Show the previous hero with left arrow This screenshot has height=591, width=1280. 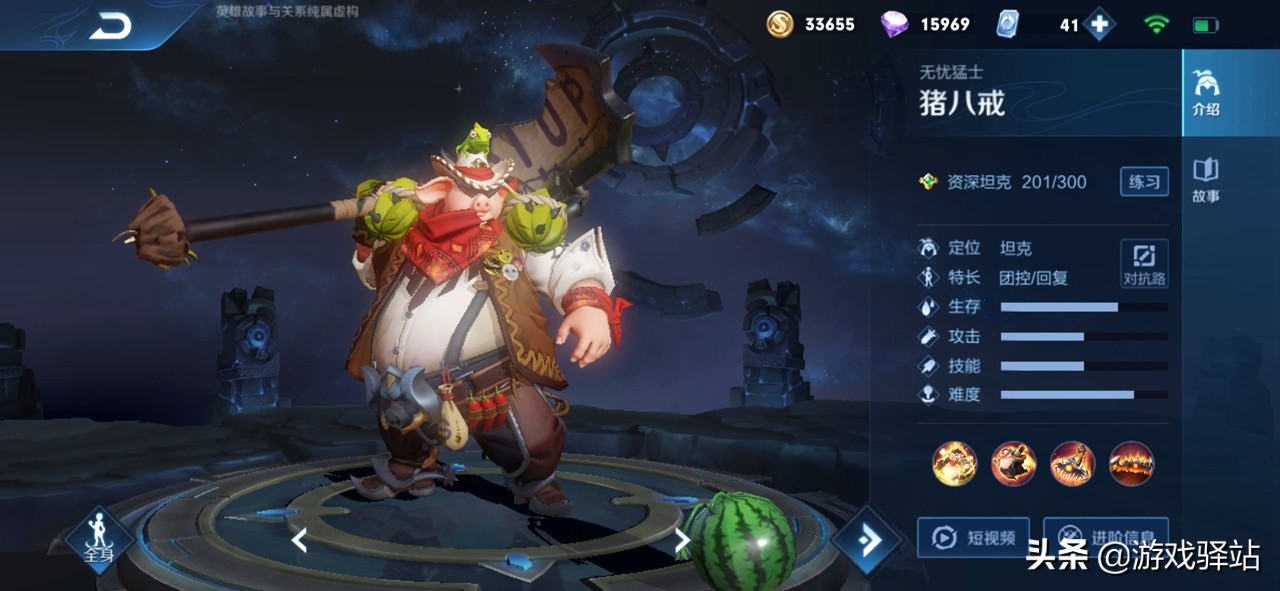pos(298,541)
